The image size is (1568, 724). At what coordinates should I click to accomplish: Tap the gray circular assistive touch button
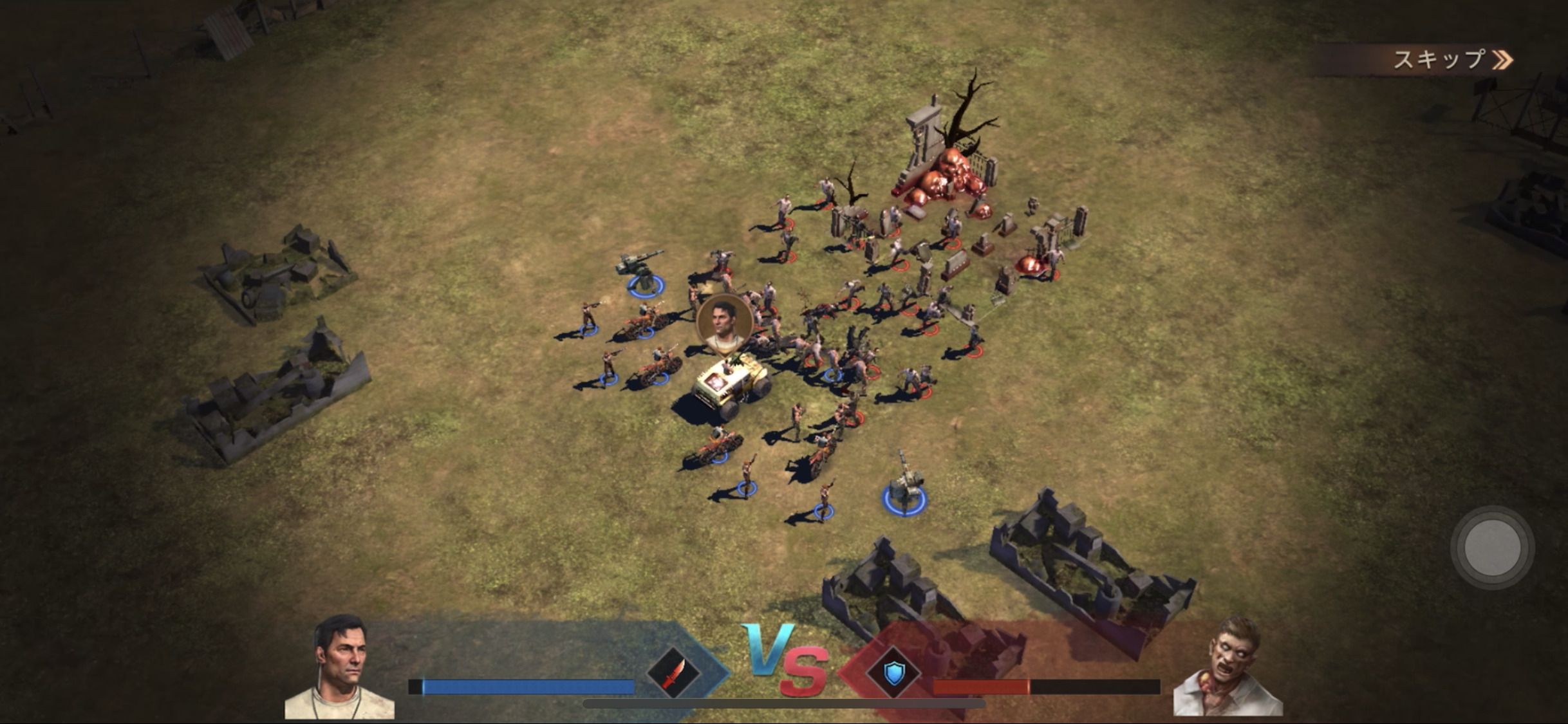pyautogui.click(x=1492, y=548)
